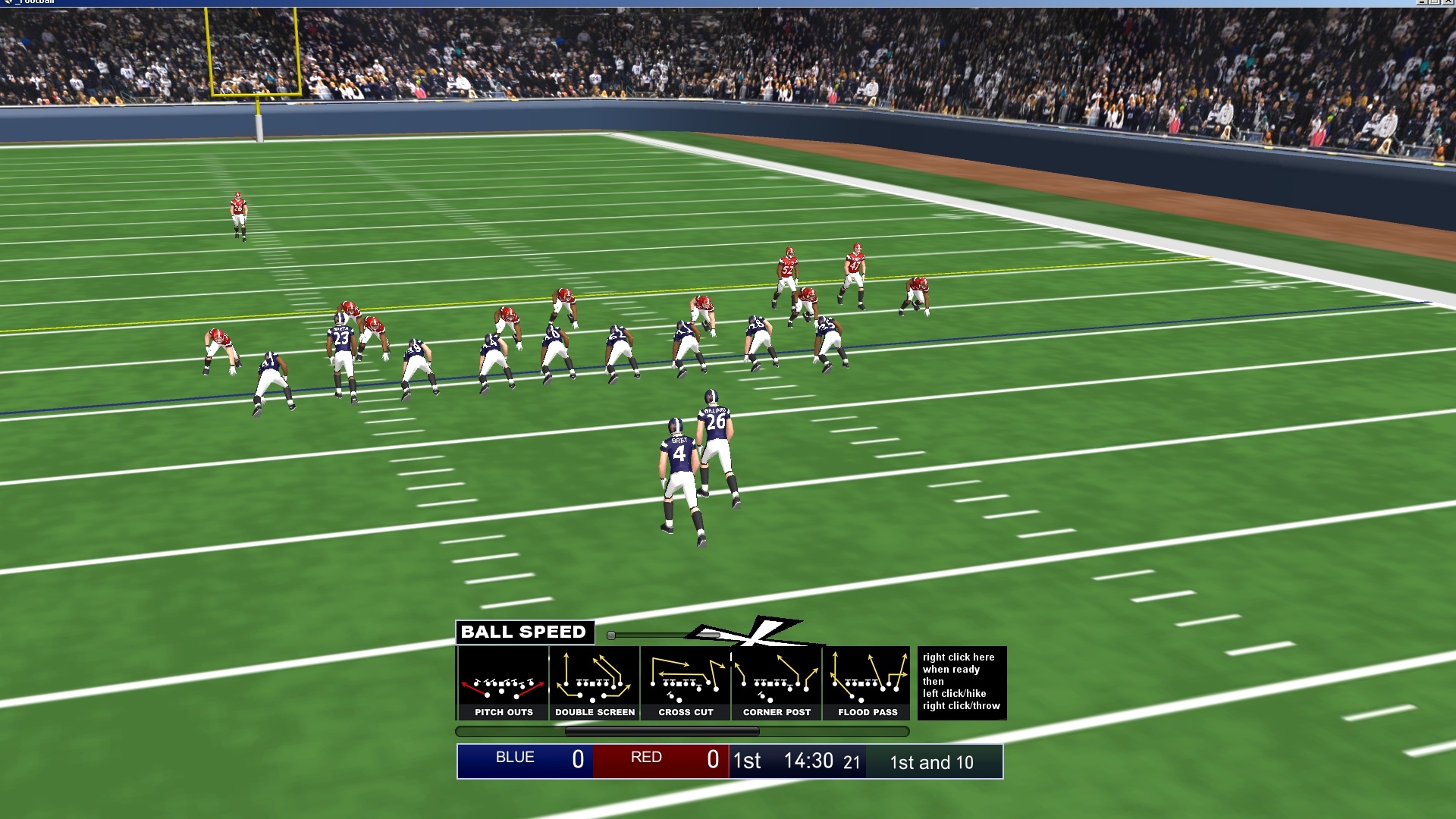
Task: Click the playbook horizontal scrollbar thumb
Action: click(x=662, y=732)
